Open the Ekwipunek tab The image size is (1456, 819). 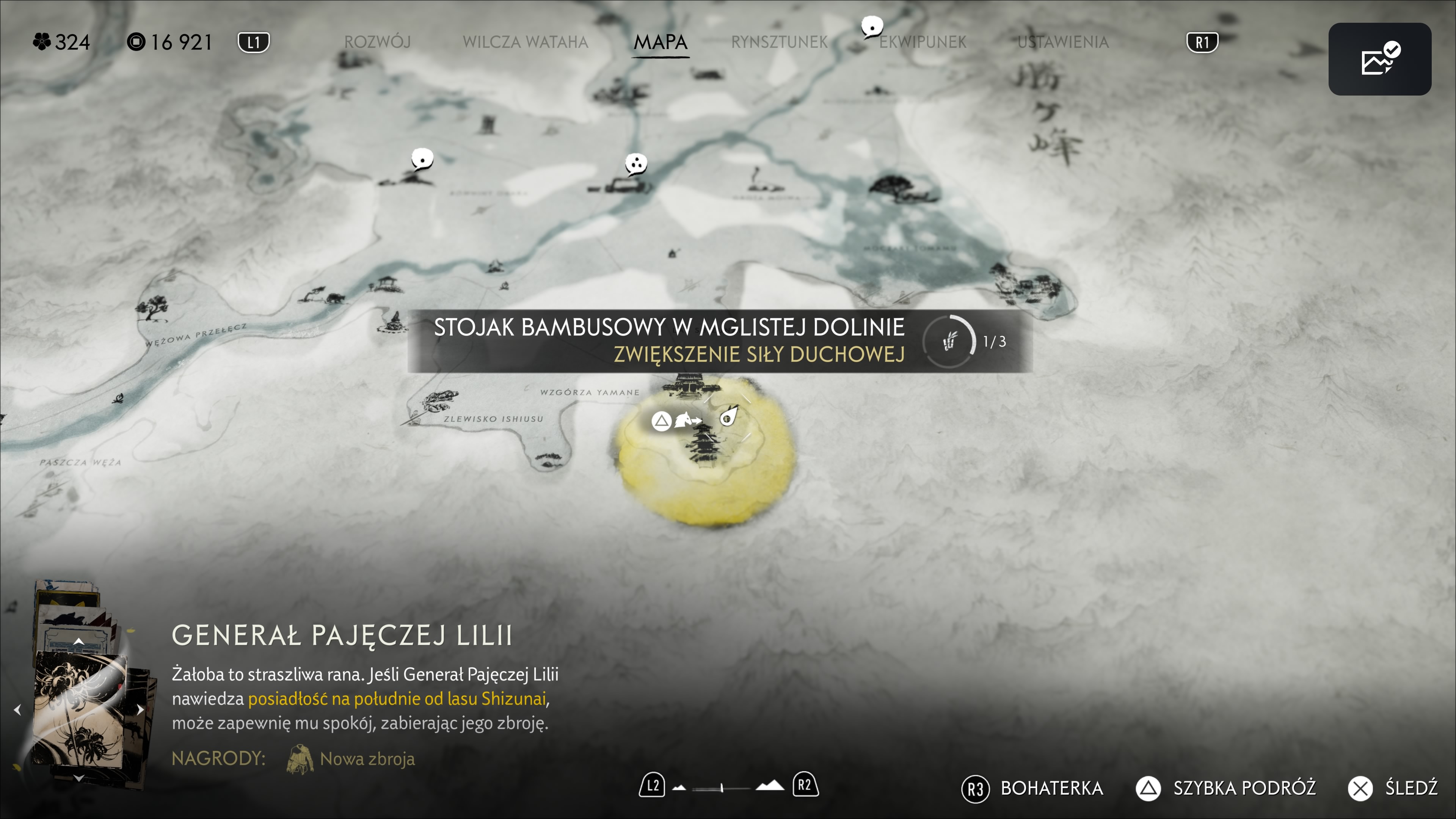click(923, 42)
